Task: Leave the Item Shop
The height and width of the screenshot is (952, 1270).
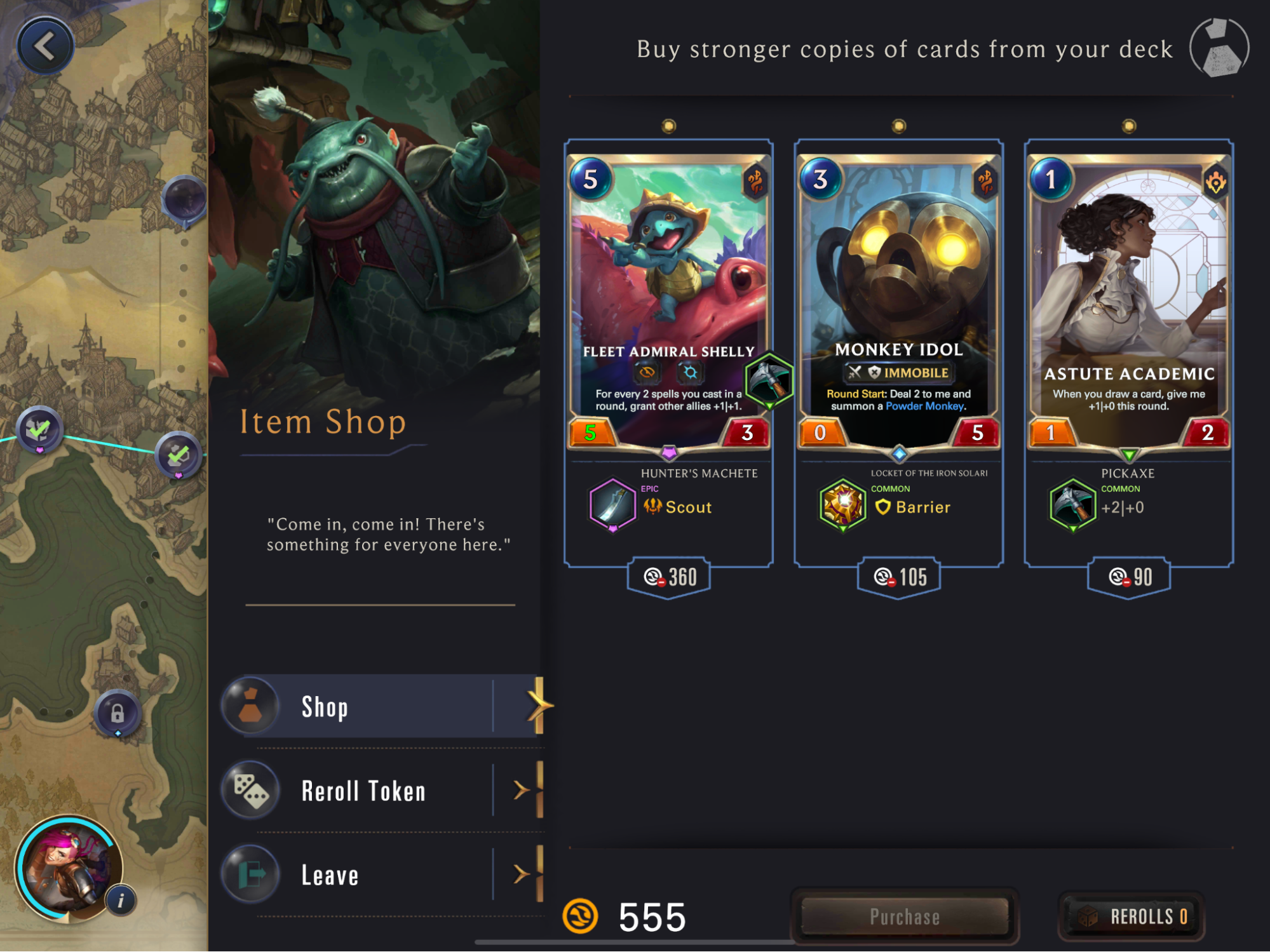Action: click(x=381, y=875)
